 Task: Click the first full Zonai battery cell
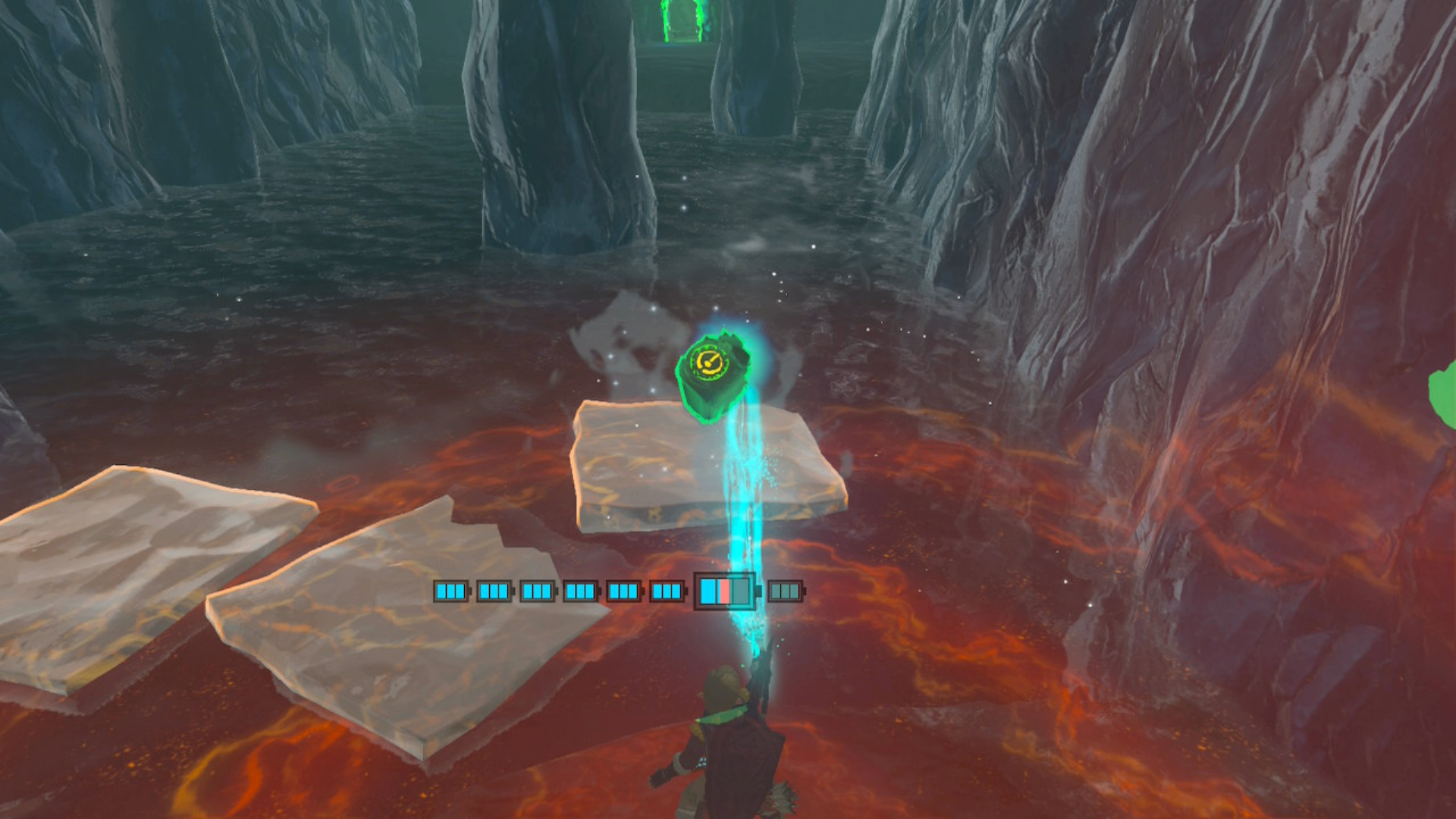[450, 590]
